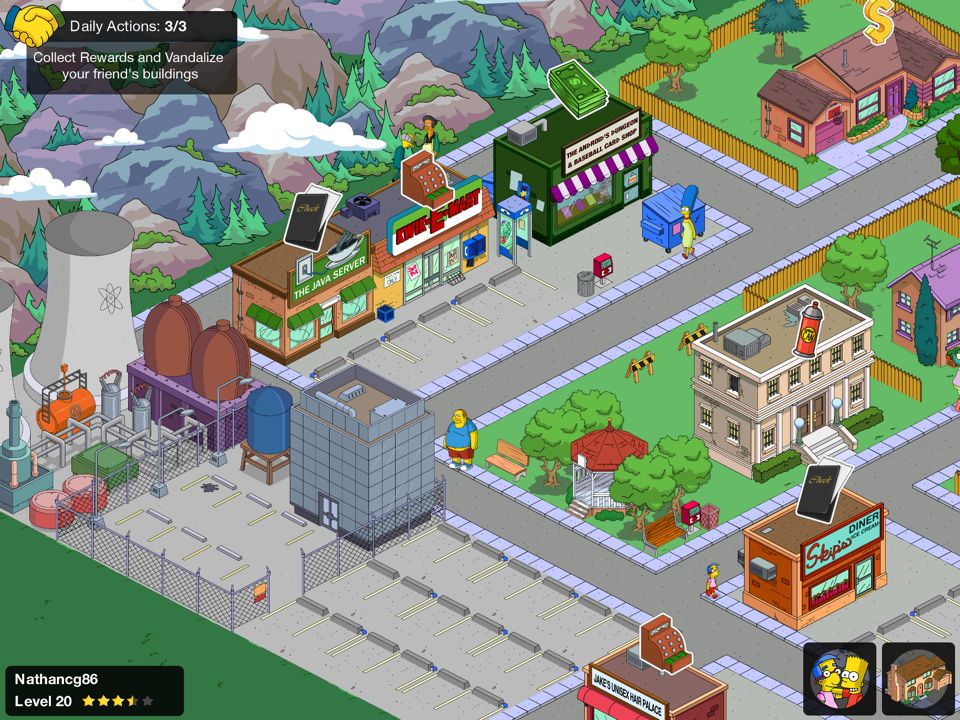The image size is (960, 720).
Task: Collect the checkbook icon above Skip's Diner
Action: [824, 490]
